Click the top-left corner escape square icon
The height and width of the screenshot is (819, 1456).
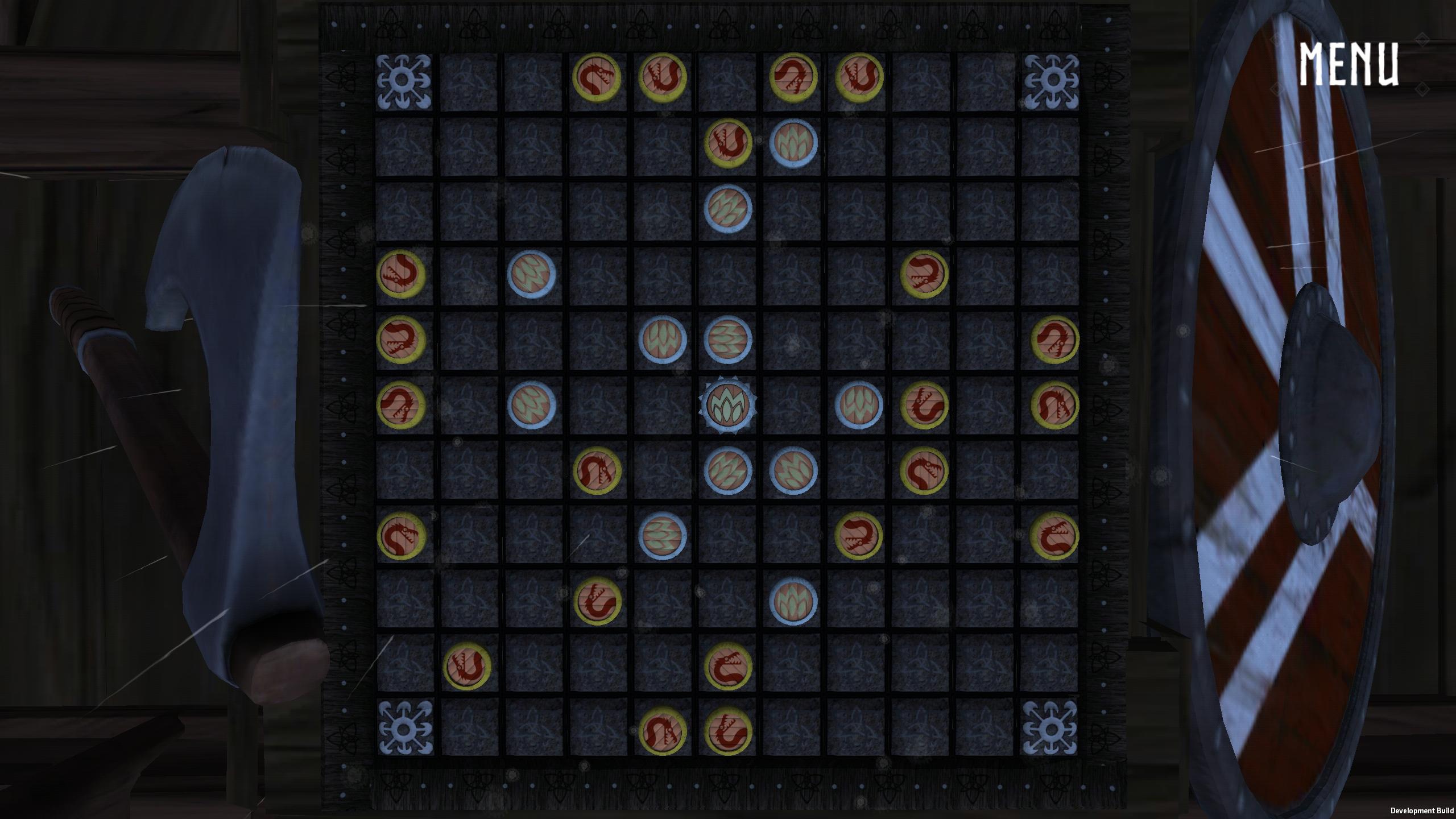(405, 80)
